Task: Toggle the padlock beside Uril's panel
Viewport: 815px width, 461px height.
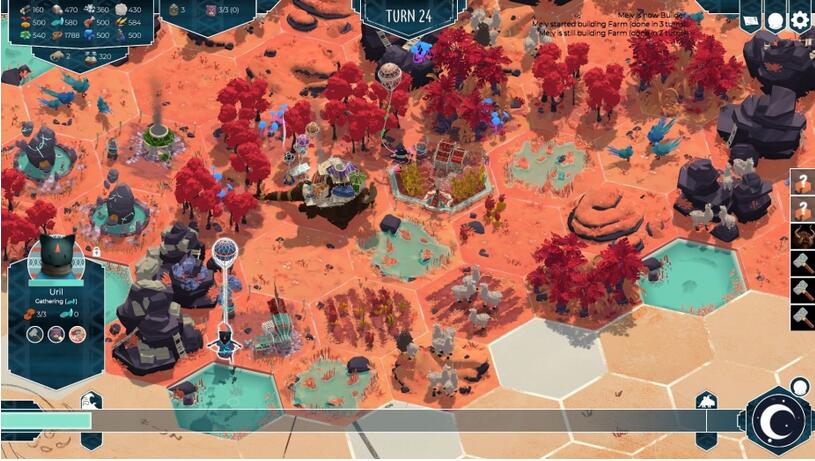Action: (95, 252)
